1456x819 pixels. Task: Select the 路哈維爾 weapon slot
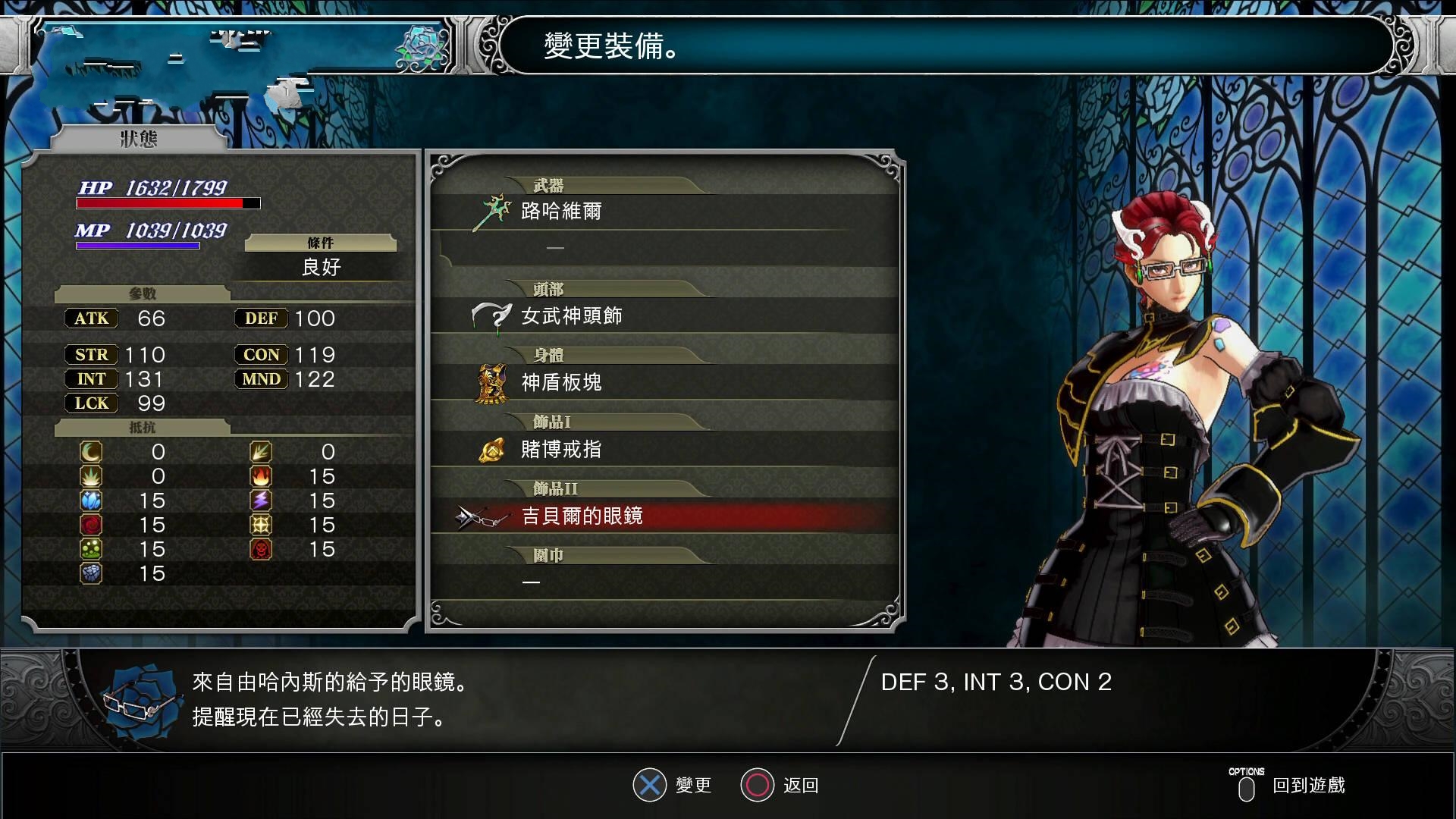(x=561, y=212)
